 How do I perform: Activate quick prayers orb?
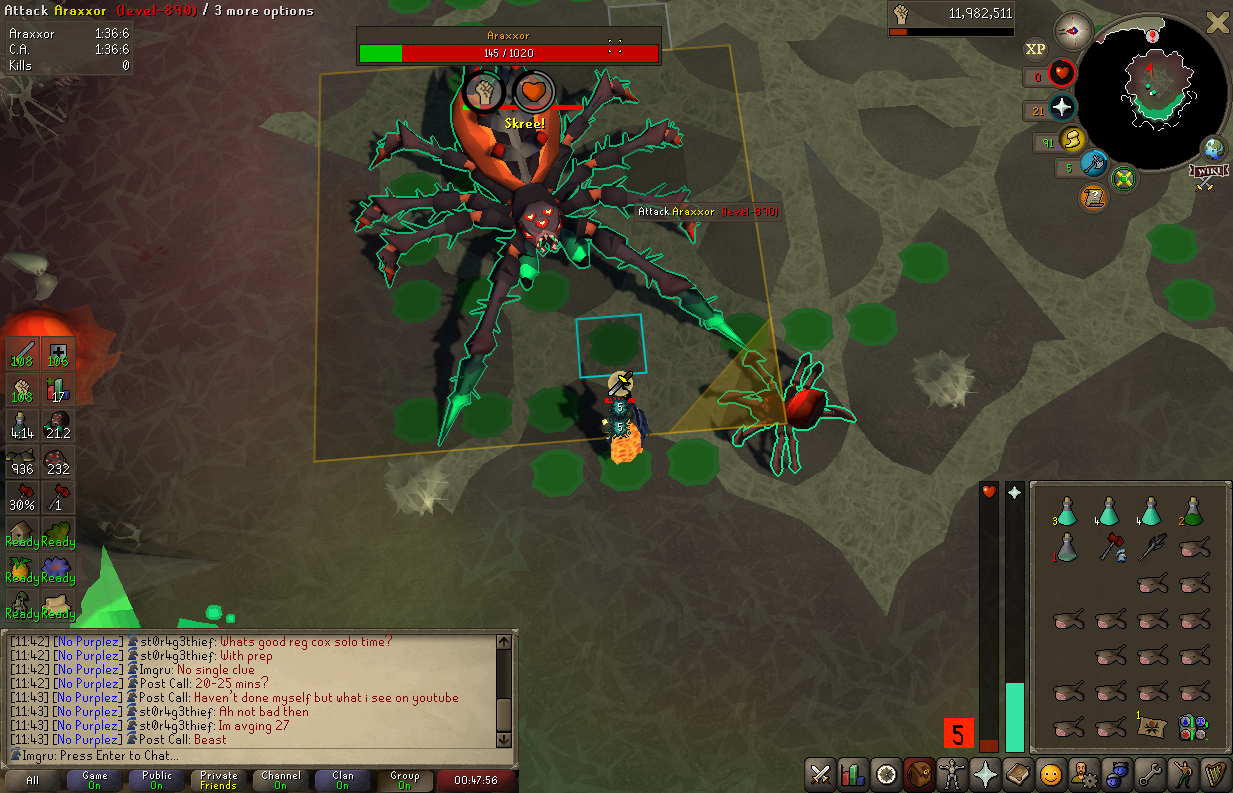(1063, 108)
